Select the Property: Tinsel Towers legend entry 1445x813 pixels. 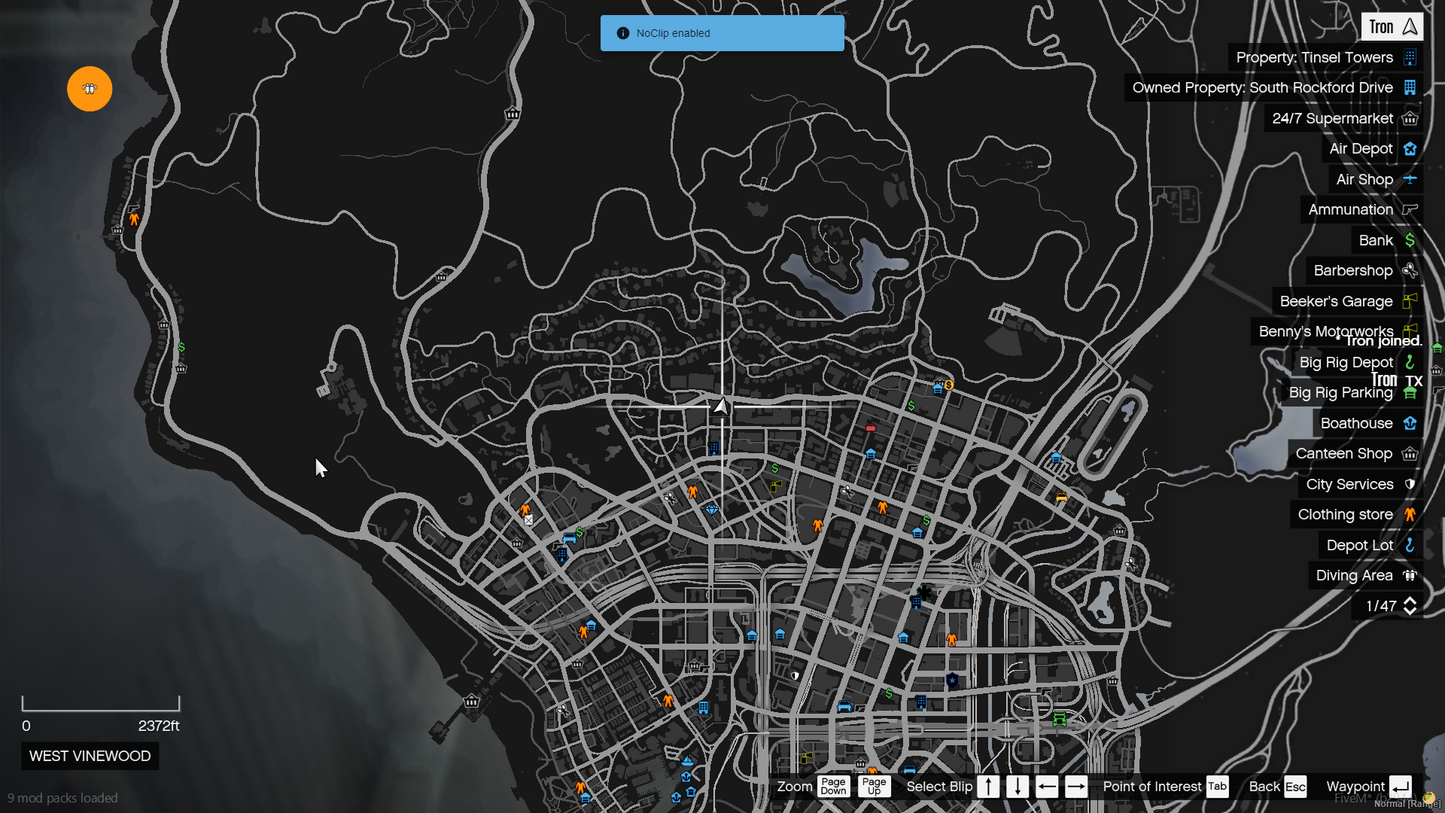[x=1314, y=58]
